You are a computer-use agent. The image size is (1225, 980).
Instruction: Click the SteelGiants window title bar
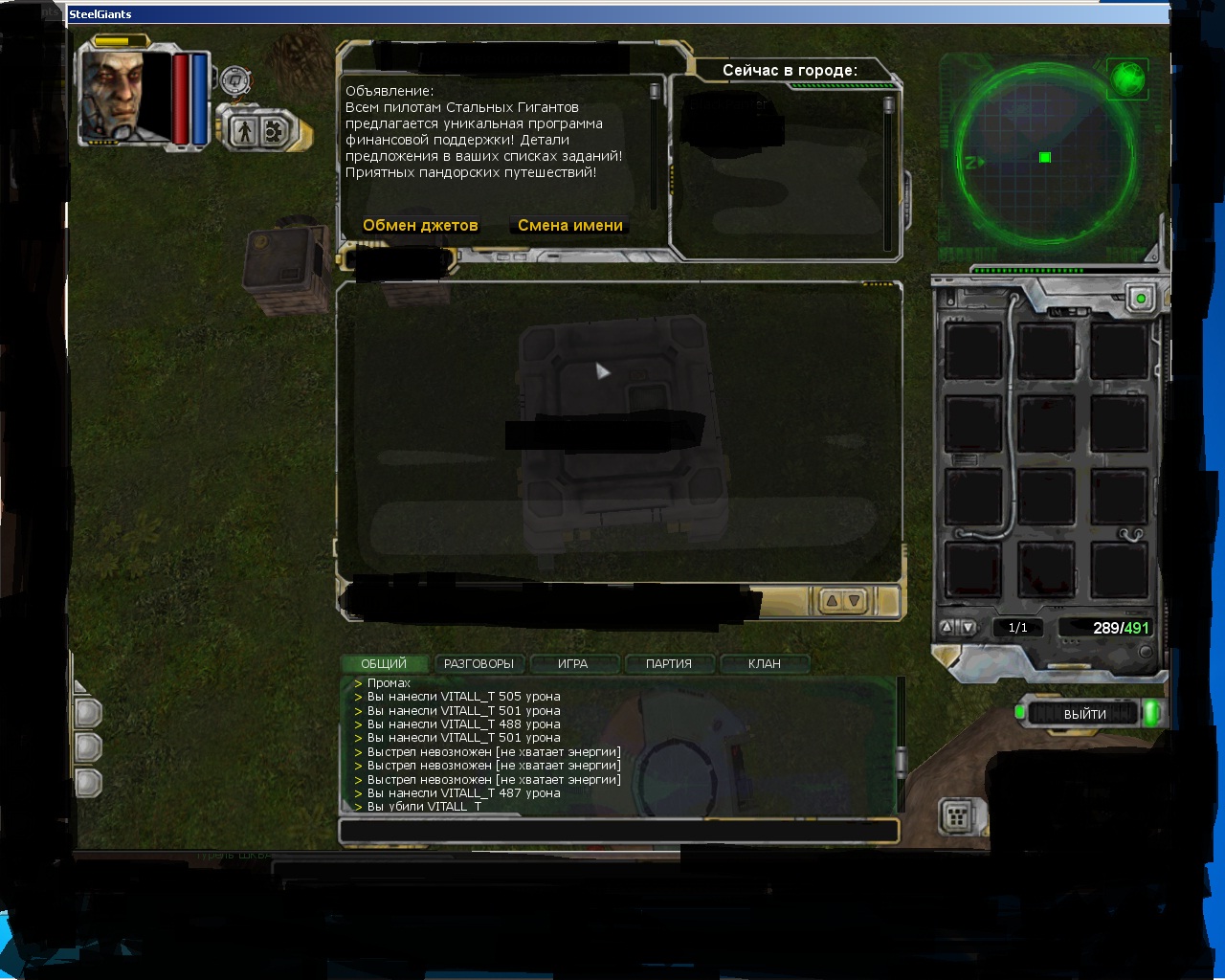[x=612, y=14]
